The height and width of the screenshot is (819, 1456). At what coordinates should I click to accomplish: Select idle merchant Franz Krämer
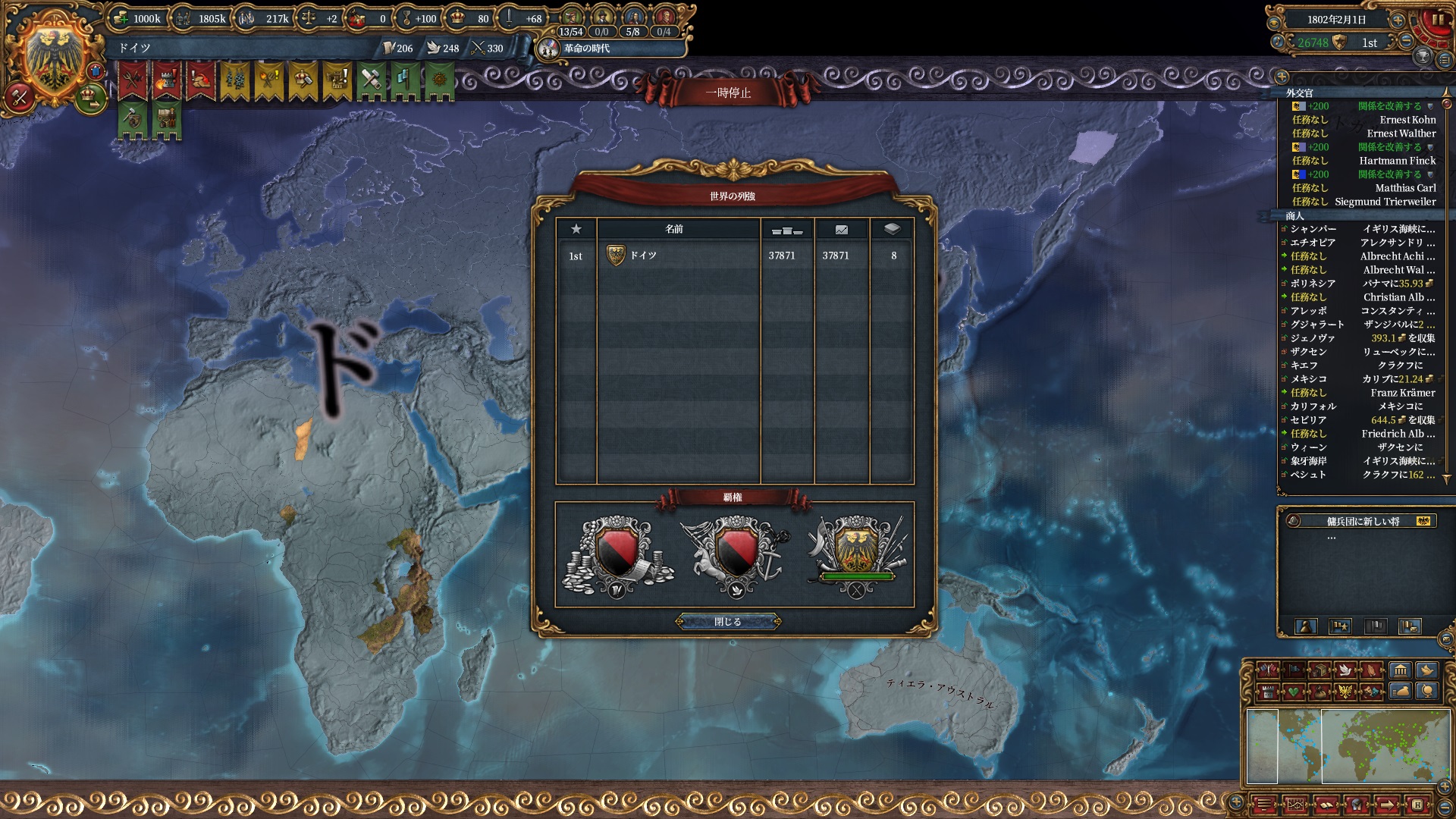pyautogui.click(x=1402, y=393)
